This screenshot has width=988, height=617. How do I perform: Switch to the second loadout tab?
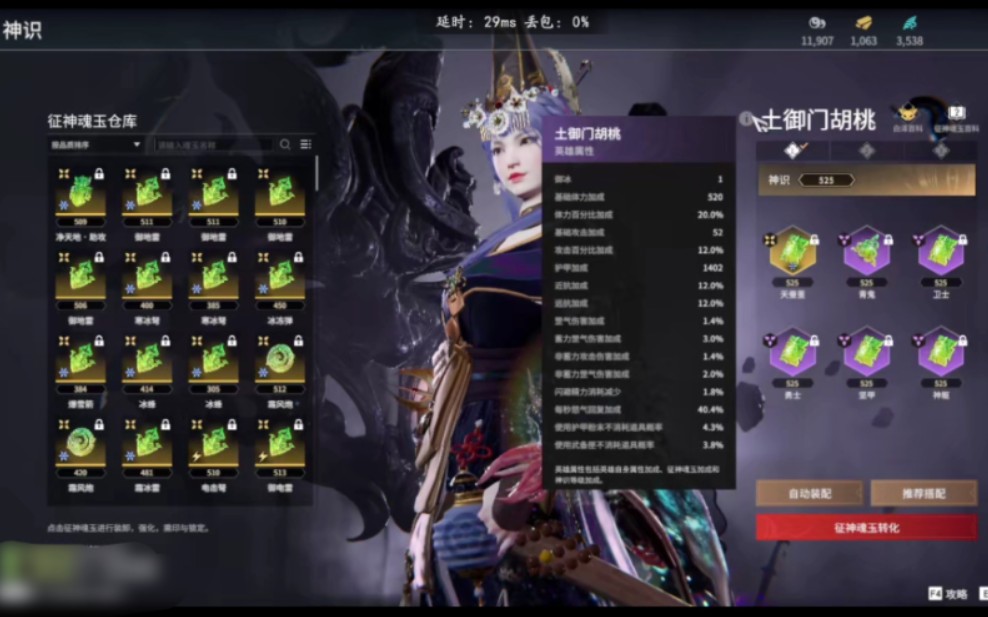pos(867,150)
